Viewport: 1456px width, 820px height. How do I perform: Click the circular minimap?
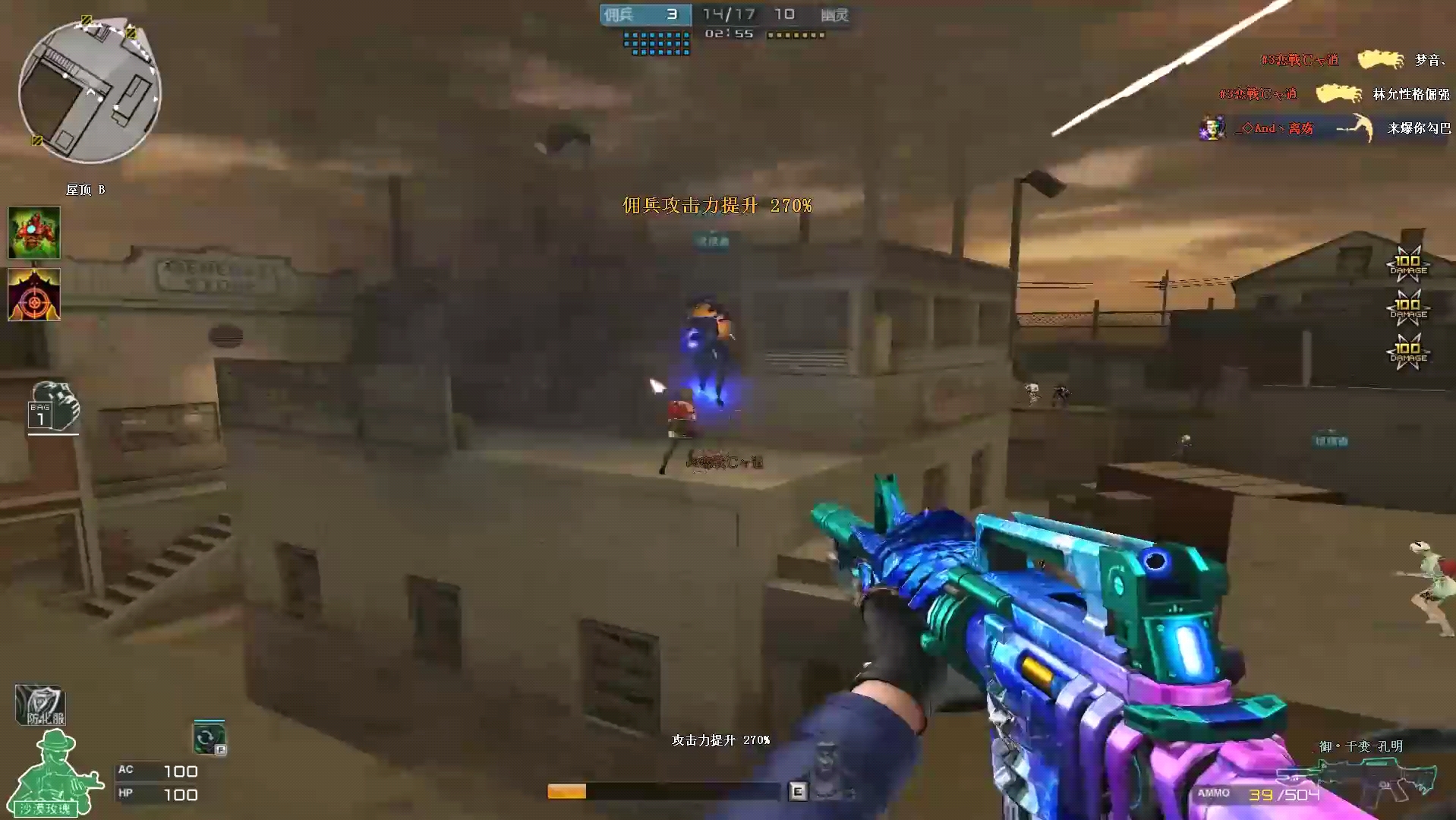point(90,93)
